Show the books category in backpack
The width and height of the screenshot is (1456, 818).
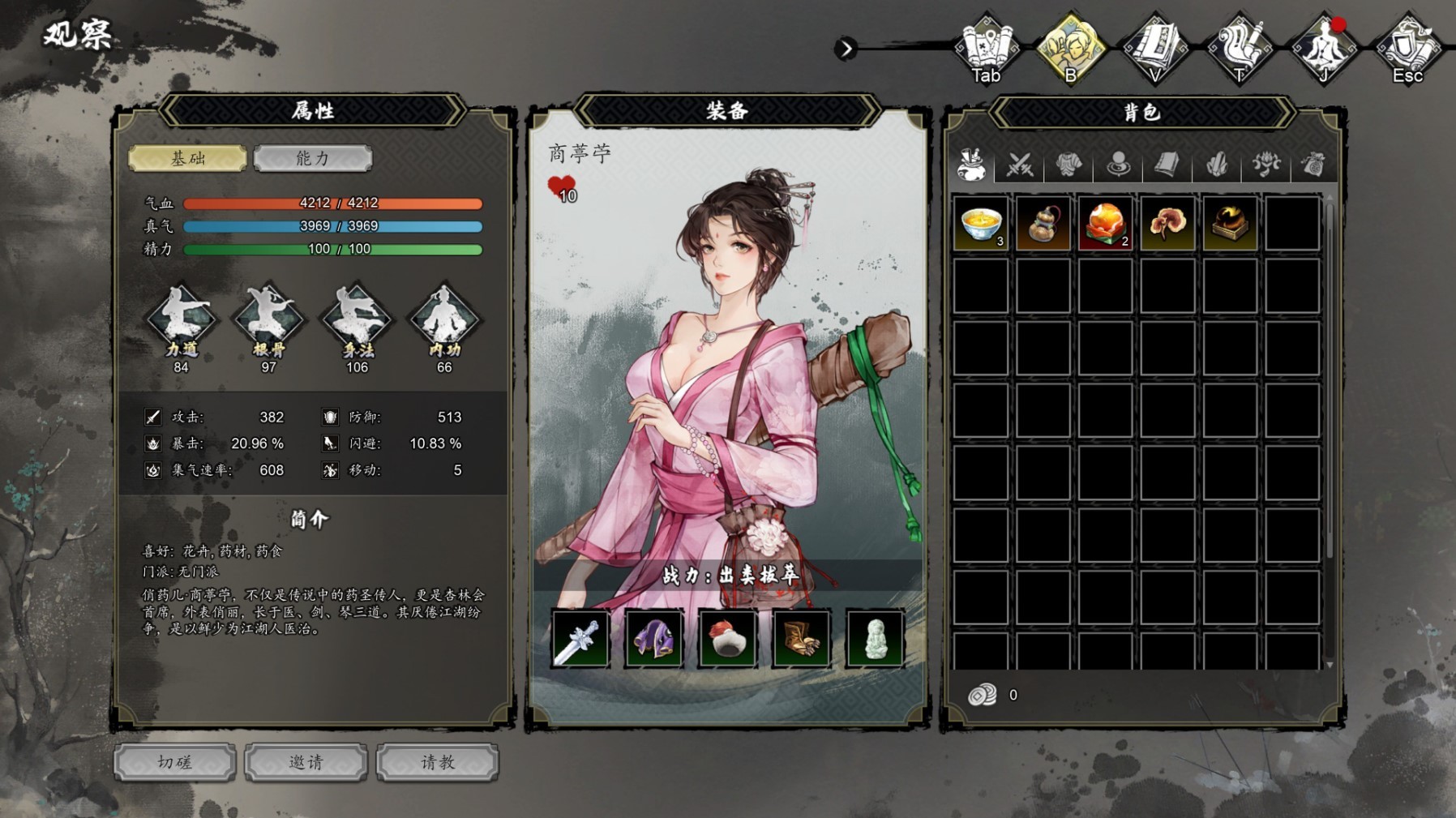(1167, 165)
